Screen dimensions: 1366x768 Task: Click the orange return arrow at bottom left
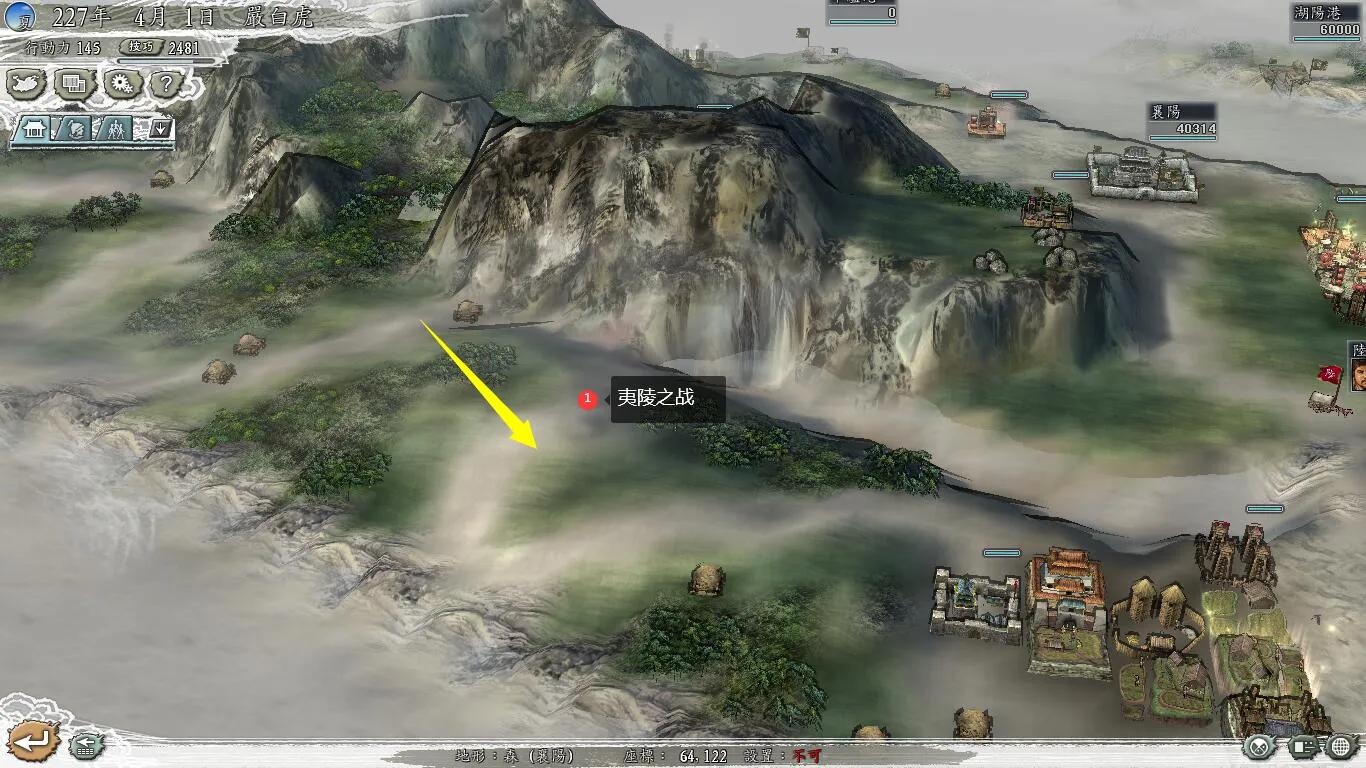[34, 740]
